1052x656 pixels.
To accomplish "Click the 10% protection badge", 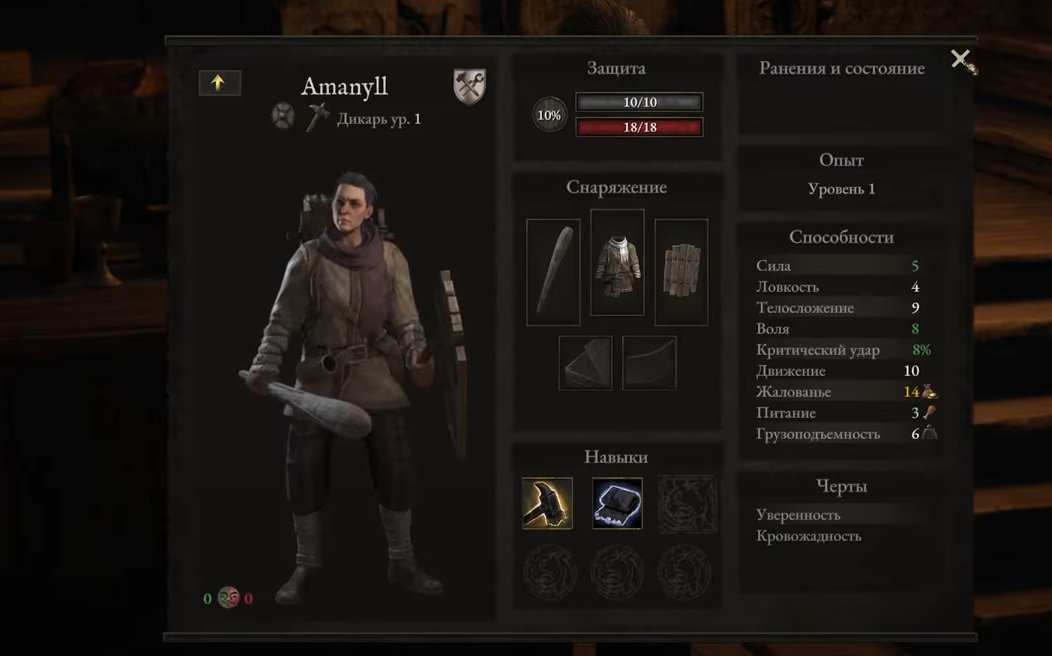I will tap(549, 115).
